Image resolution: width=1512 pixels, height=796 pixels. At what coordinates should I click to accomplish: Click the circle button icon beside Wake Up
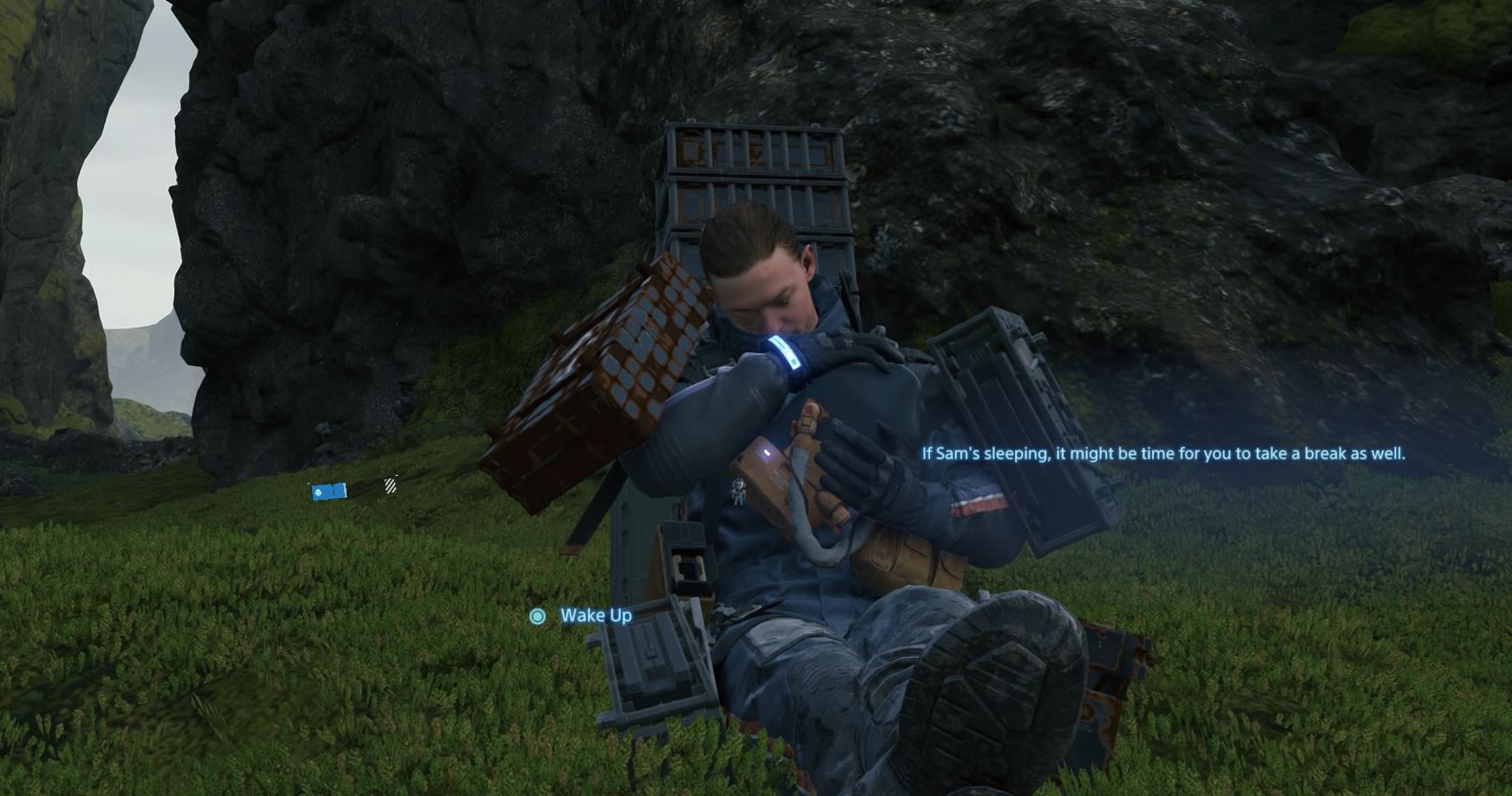pyautogui.click(x=537, y=616)
